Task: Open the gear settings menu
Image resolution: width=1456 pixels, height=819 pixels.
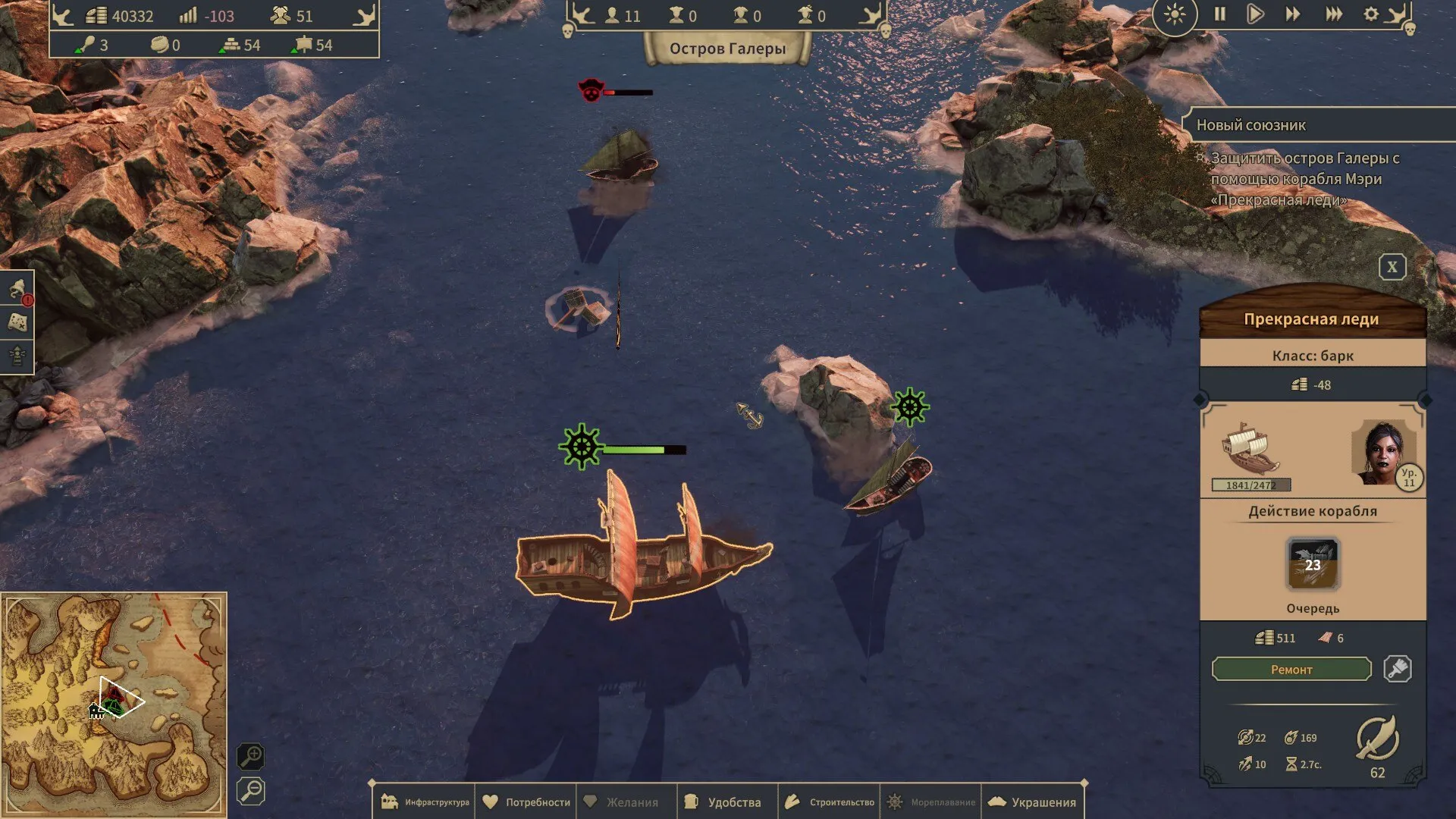Action: point(1371,14)
